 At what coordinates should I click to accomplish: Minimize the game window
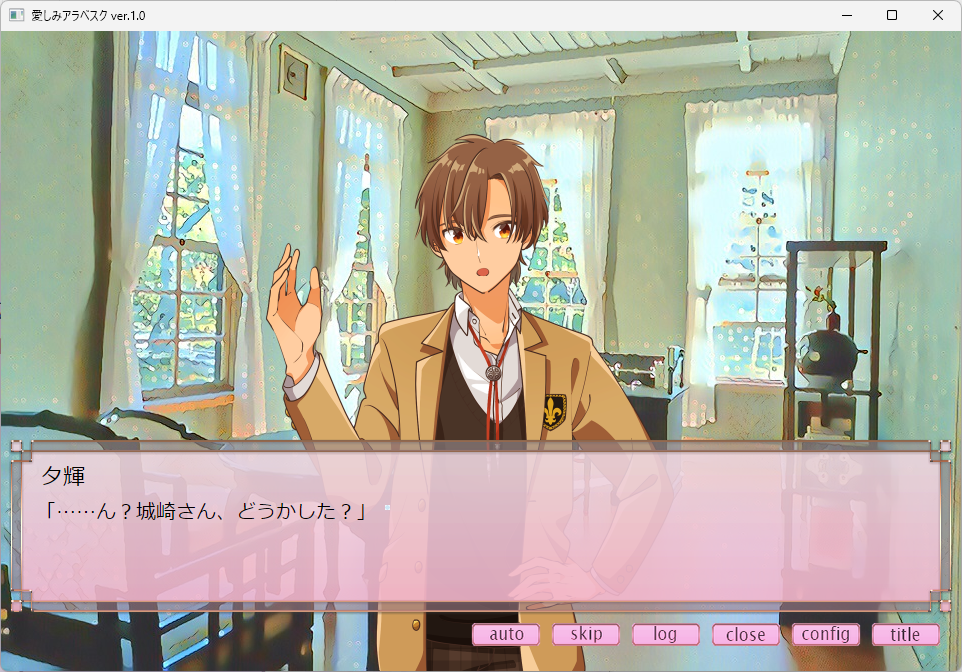pos(846,15)
